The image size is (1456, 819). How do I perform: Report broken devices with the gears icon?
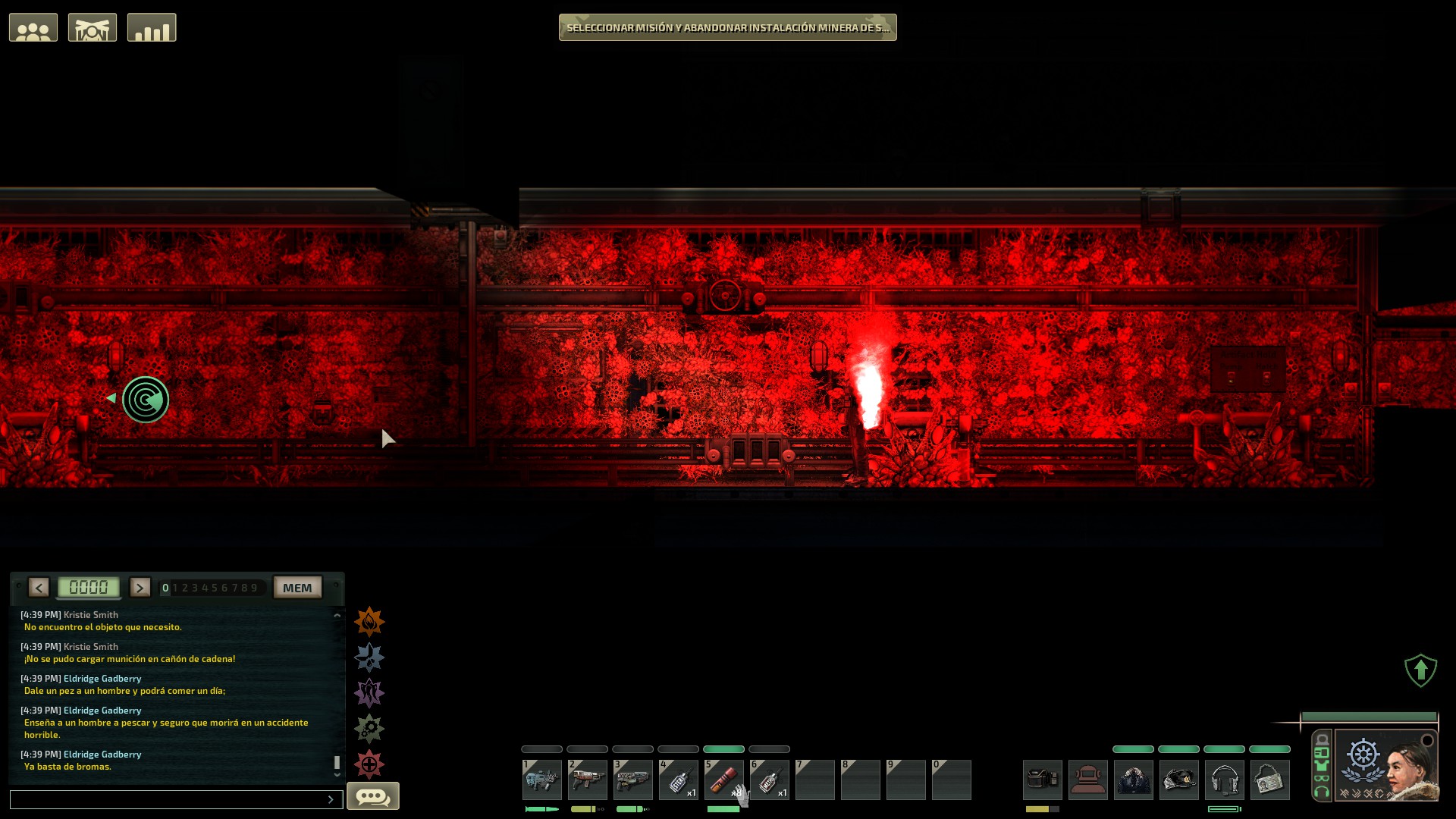(369, 729)
